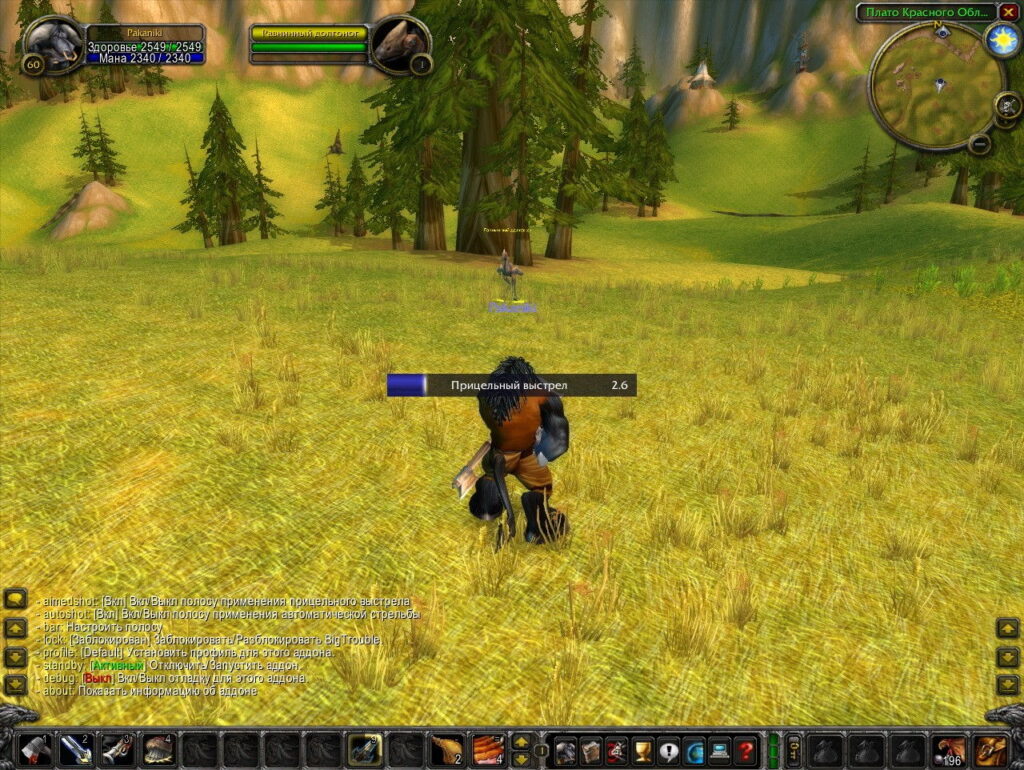Image resolution: width=1024 pixels, height=770 pixels.
Task: Eat the roasted meat leg item
Action: [447, 749]
